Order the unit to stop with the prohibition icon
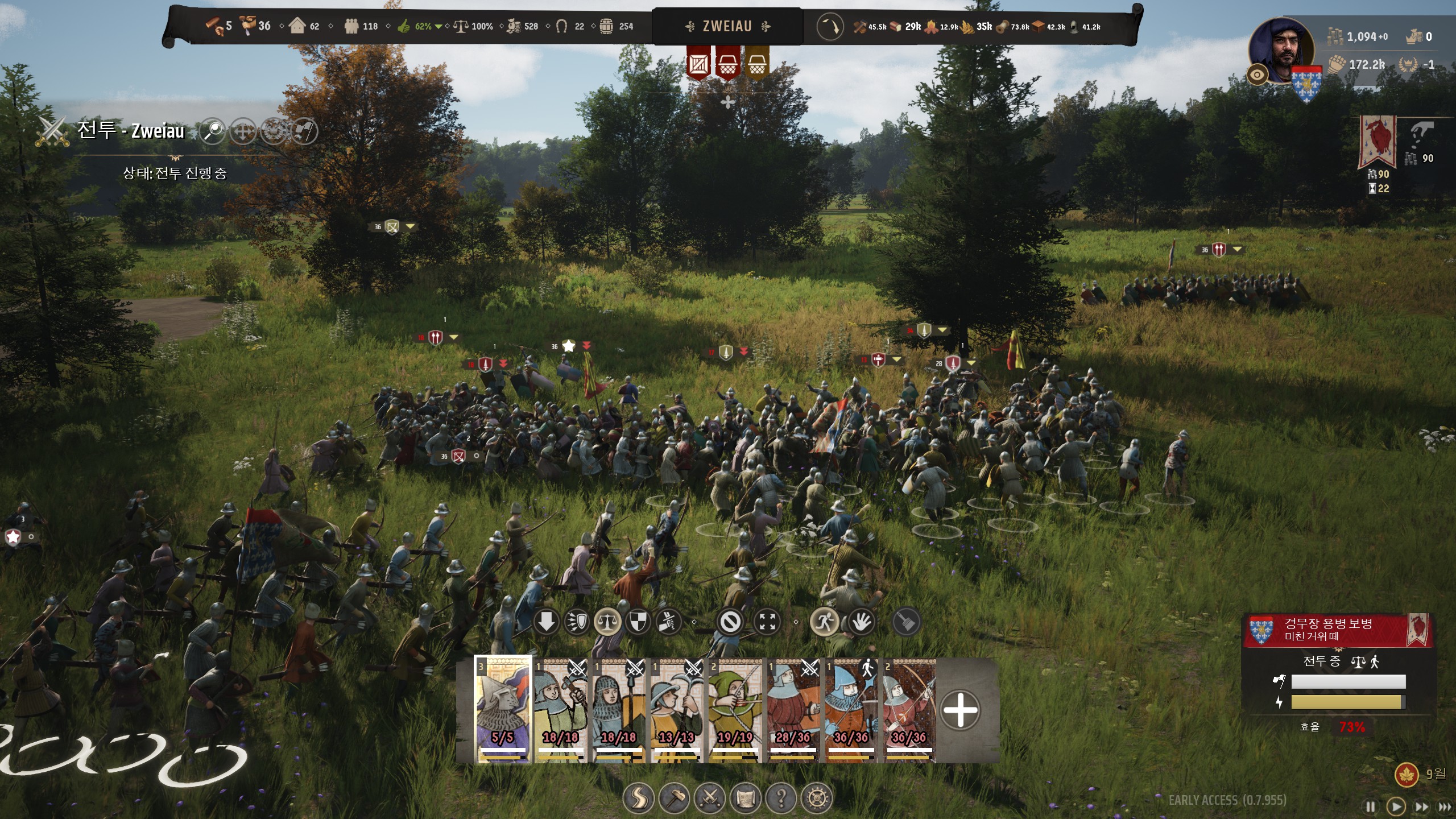This screenshot has height=819, width=1456. pos(730,622)
